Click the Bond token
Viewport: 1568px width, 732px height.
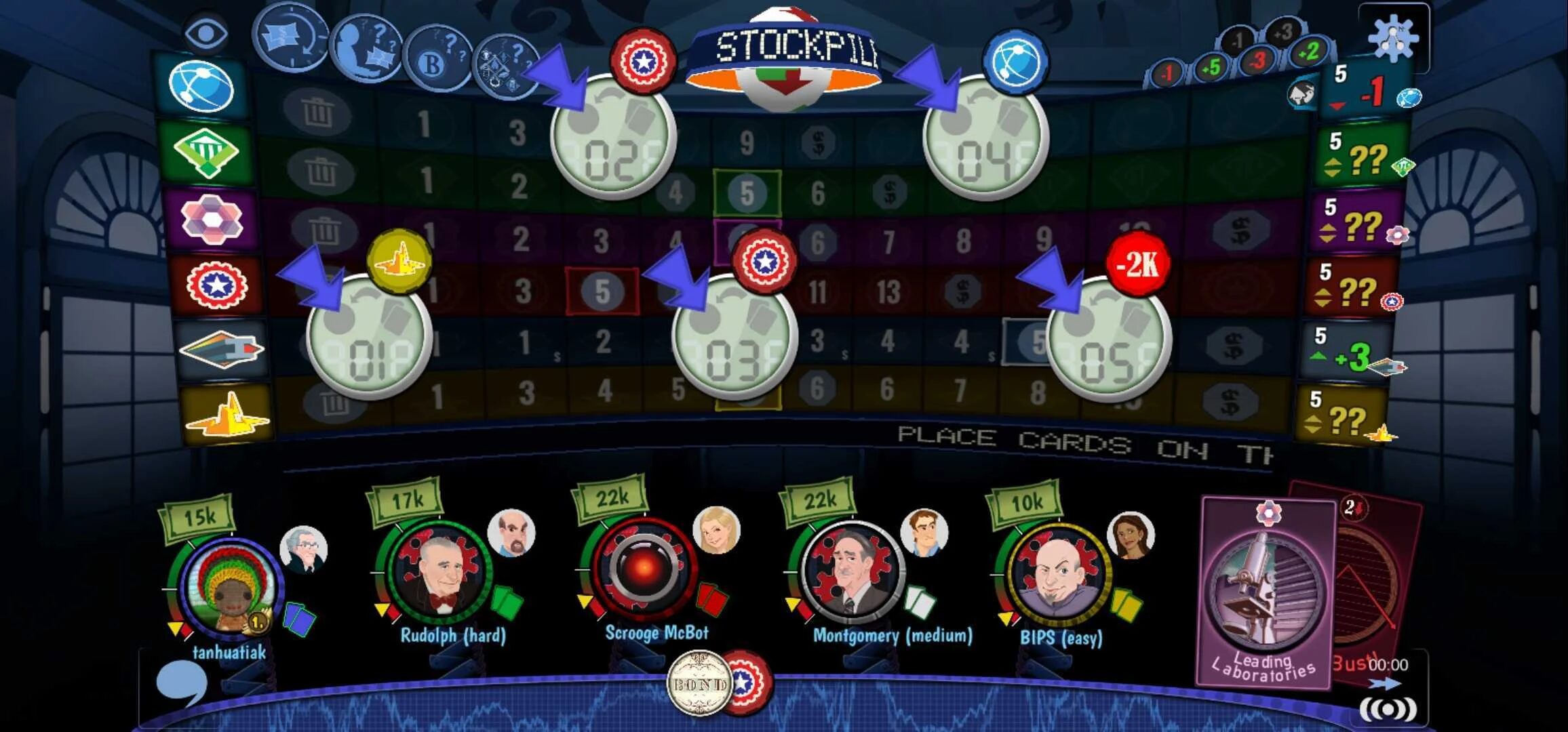click(x=699, y=683)
